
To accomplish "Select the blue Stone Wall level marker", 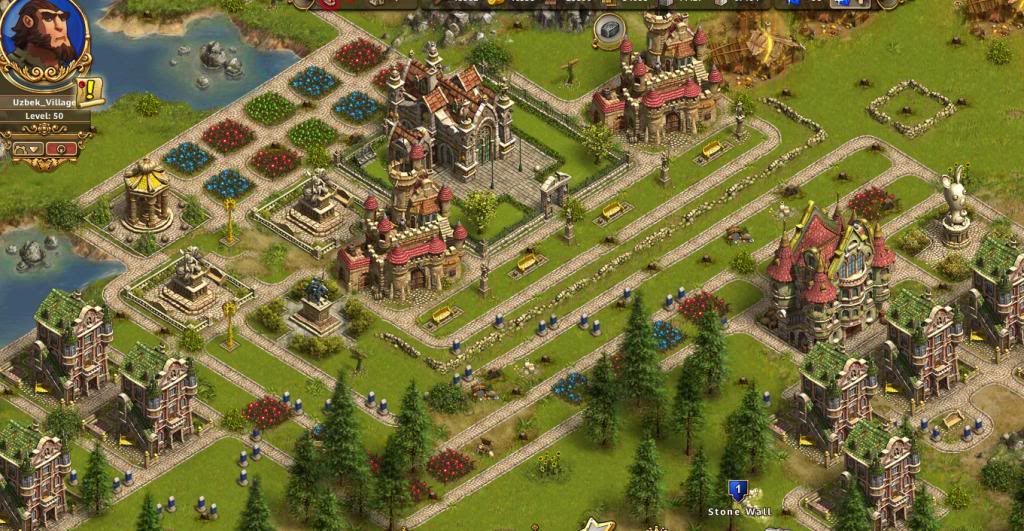I will [x=738, y=491].
